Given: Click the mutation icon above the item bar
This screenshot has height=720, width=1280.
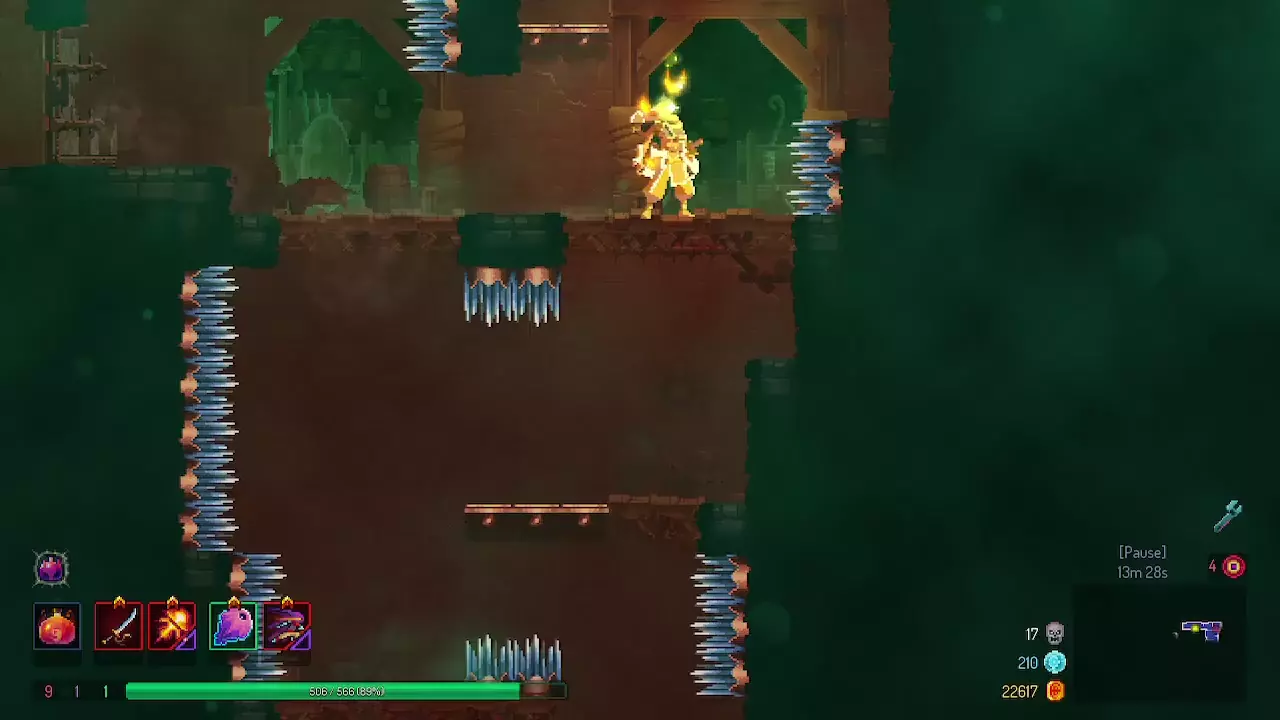Looking at the screenshot, I should 51,568.
